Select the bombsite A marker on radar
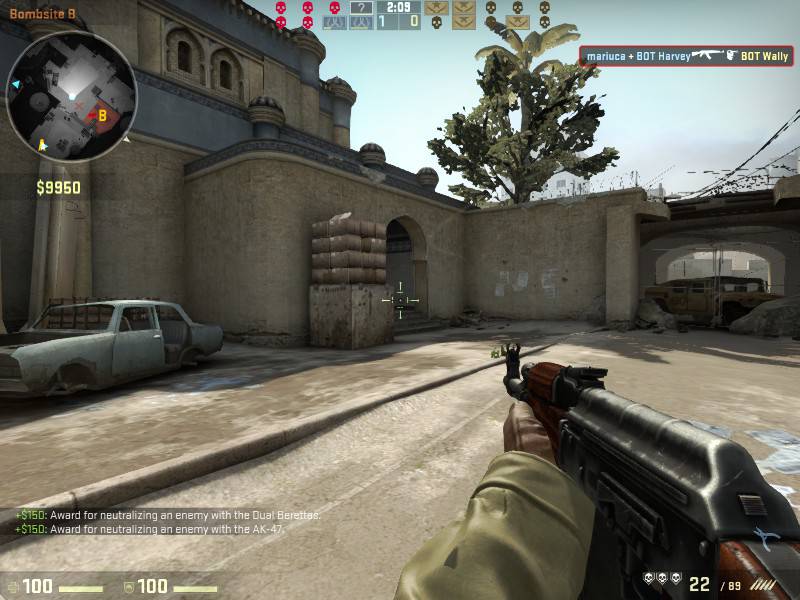Image resolution: width=800 pixels, height=600 pixels. [x=40, y=146]
